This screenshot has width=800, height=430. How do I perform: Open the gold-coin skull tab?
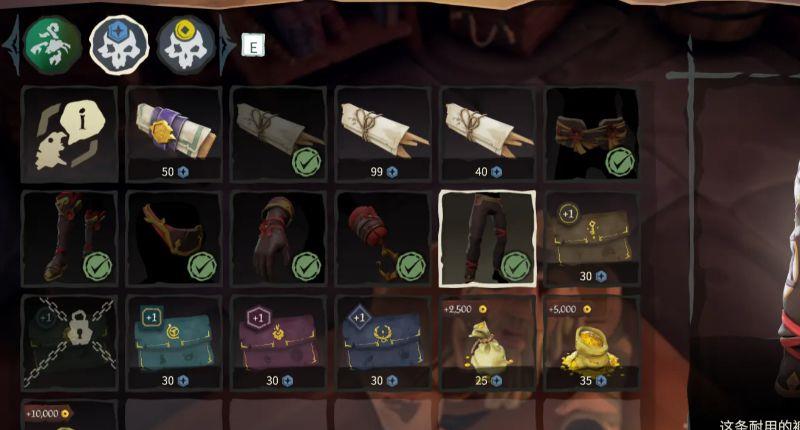pos(186,43)
